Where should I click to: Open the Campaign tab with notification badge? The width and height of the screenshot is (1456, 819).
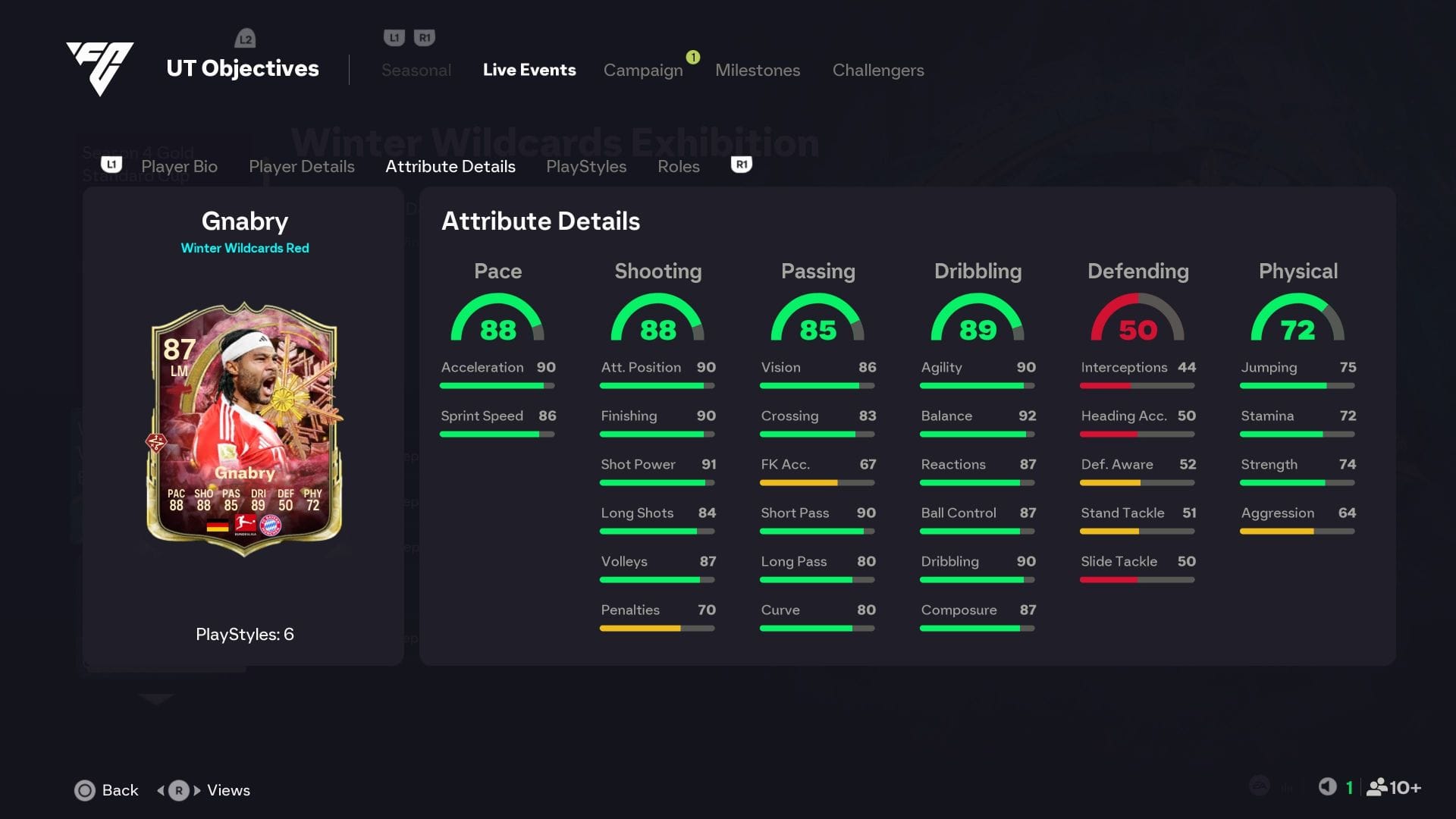(x=643, y=70)
